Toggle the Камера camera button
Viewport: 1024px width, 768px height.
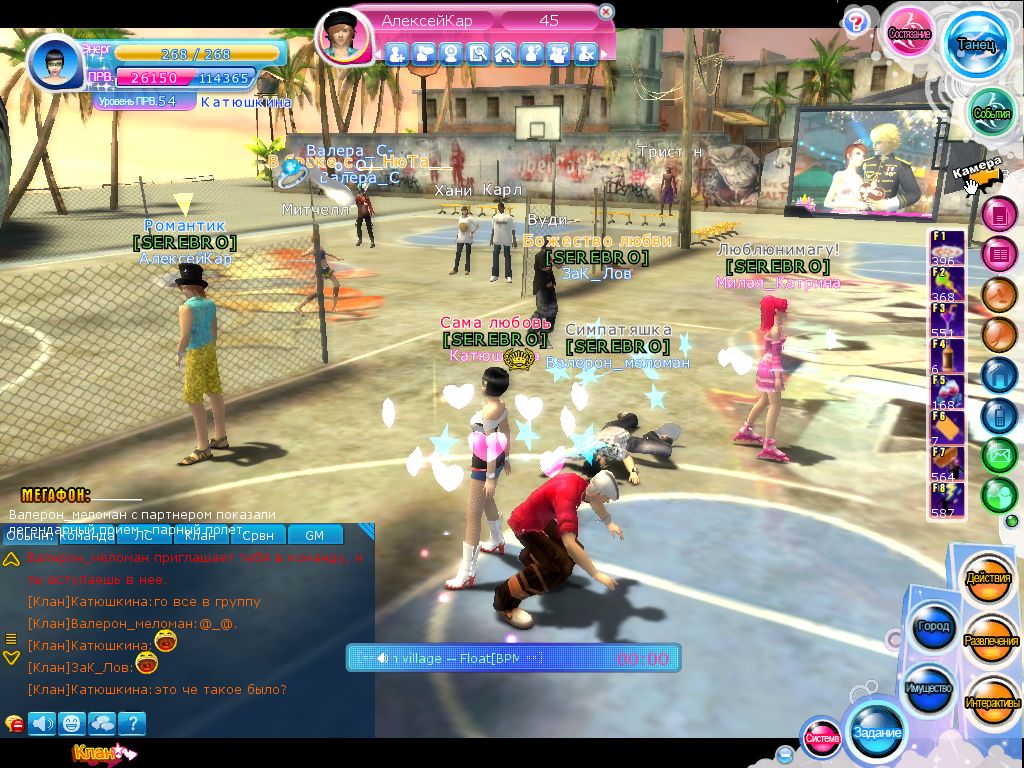point(977,171)
